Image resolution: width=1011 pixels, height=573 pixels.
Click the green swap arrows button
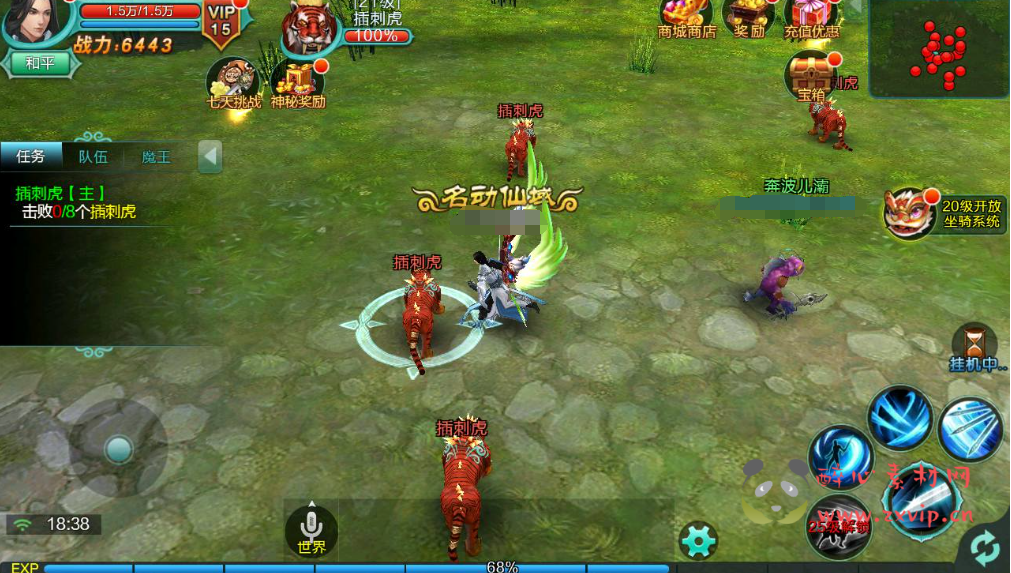pos(984,547)
